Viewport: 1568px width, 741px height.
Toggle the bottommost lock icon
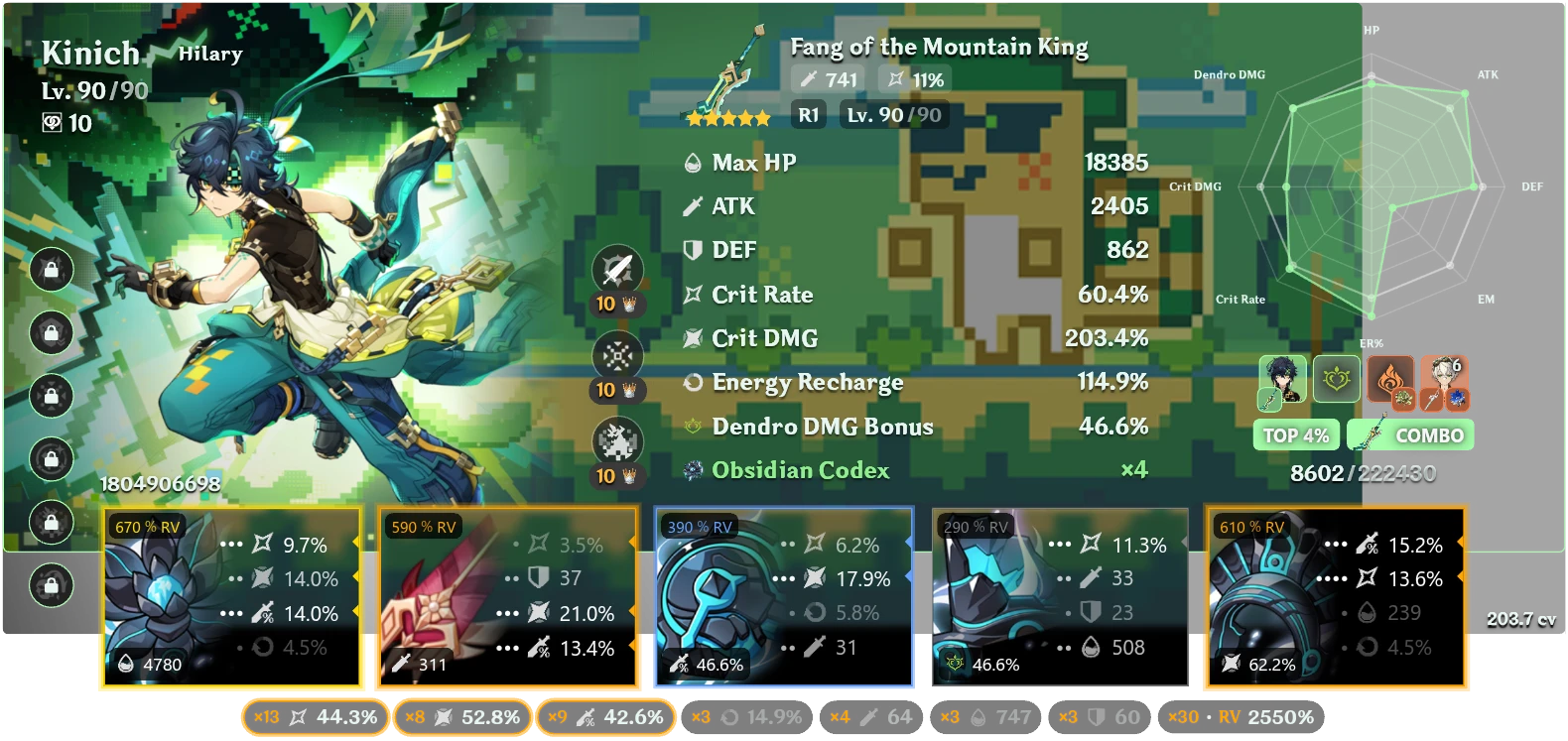pyautogui.click(x=50, y=583)
